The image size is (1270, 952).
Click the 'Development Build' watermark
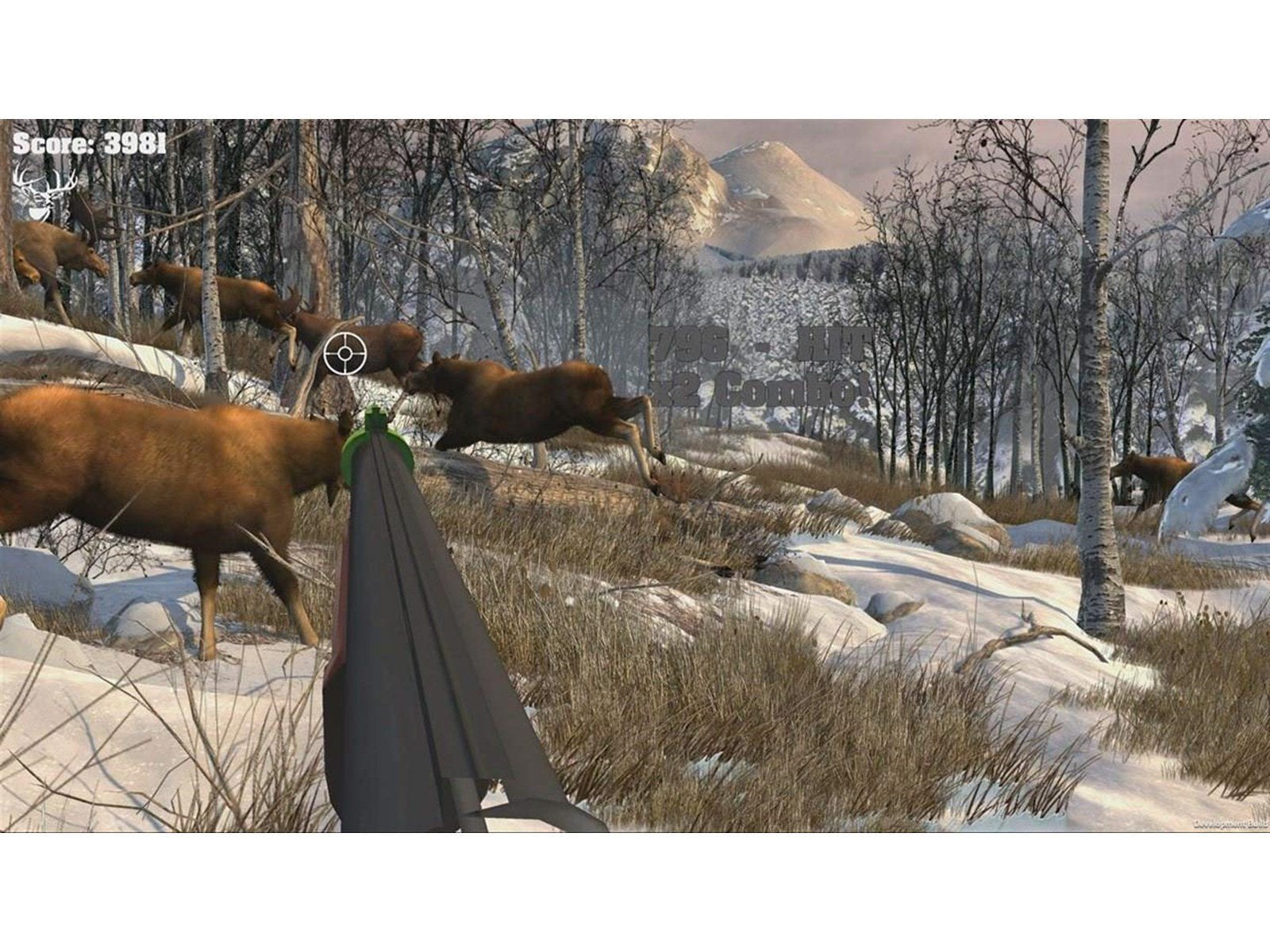(x=1230, y=823)
